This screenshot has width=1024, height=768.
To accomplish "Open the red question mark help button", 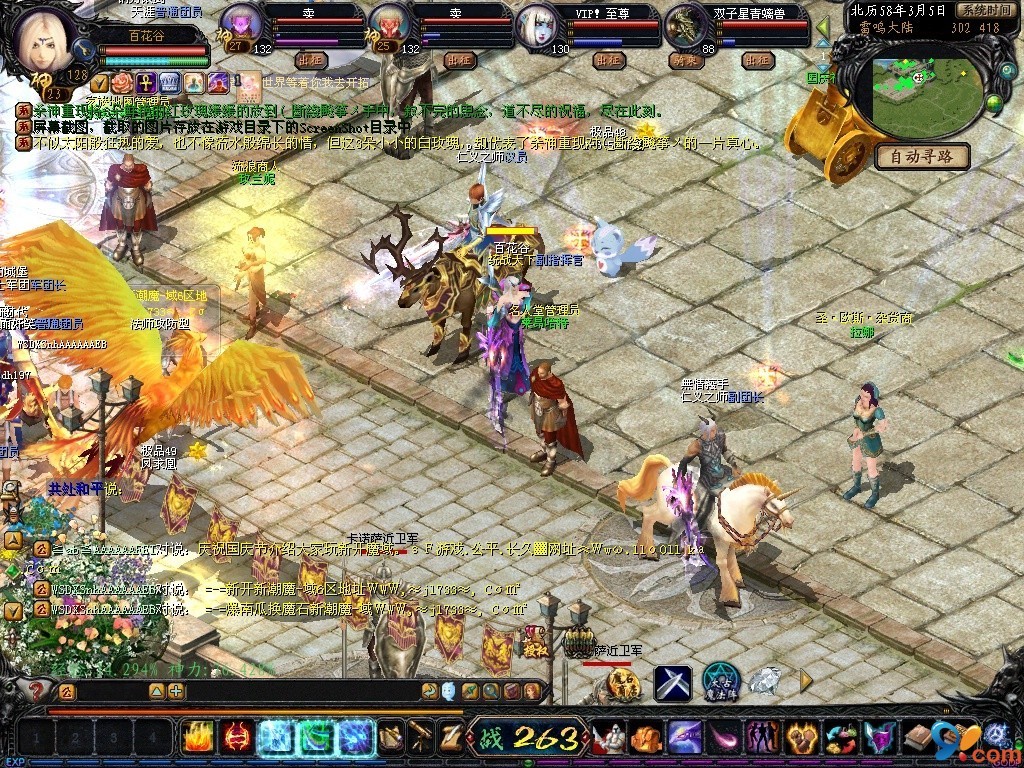I will click(x=35, y=690).
